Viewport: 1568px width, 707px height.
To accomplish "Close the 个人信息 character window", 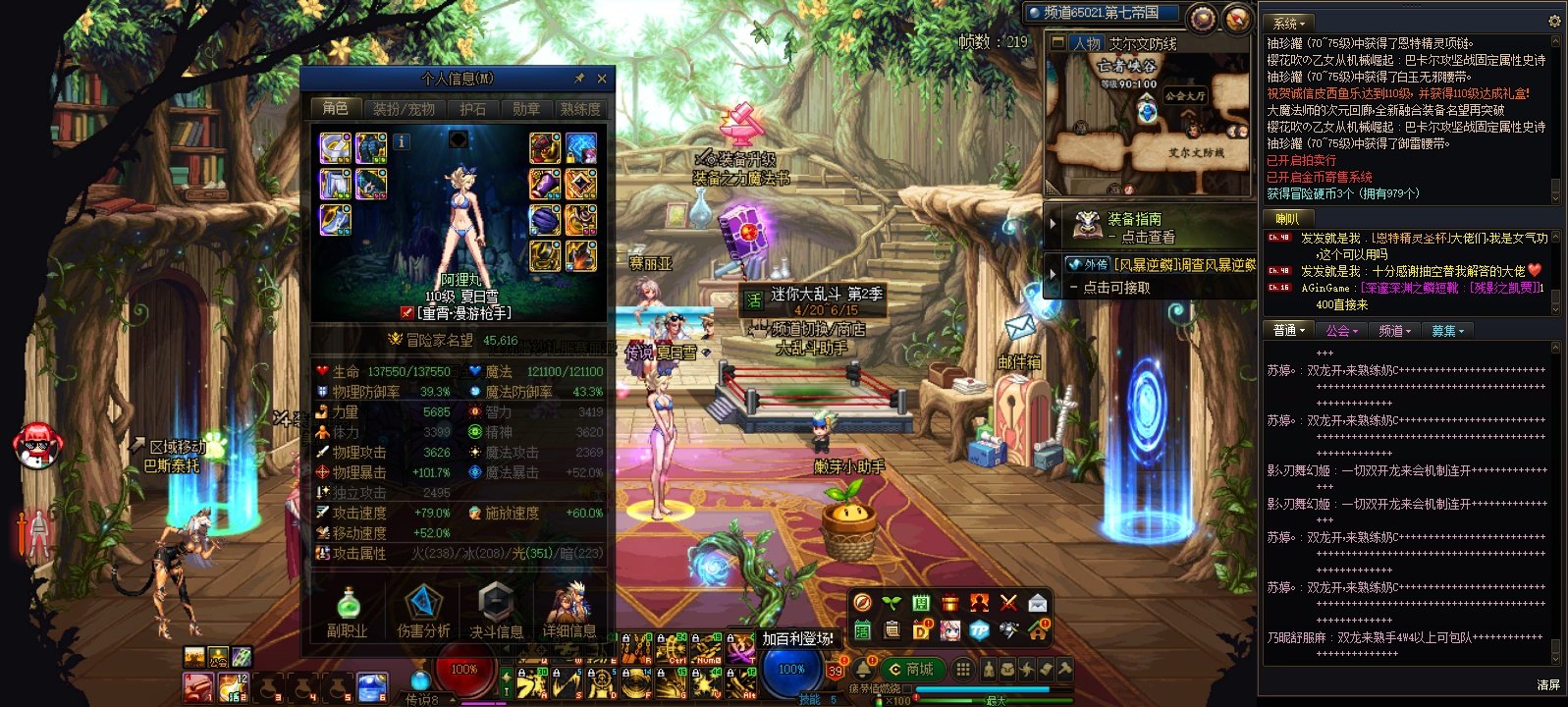I will (x=602, y=79).
